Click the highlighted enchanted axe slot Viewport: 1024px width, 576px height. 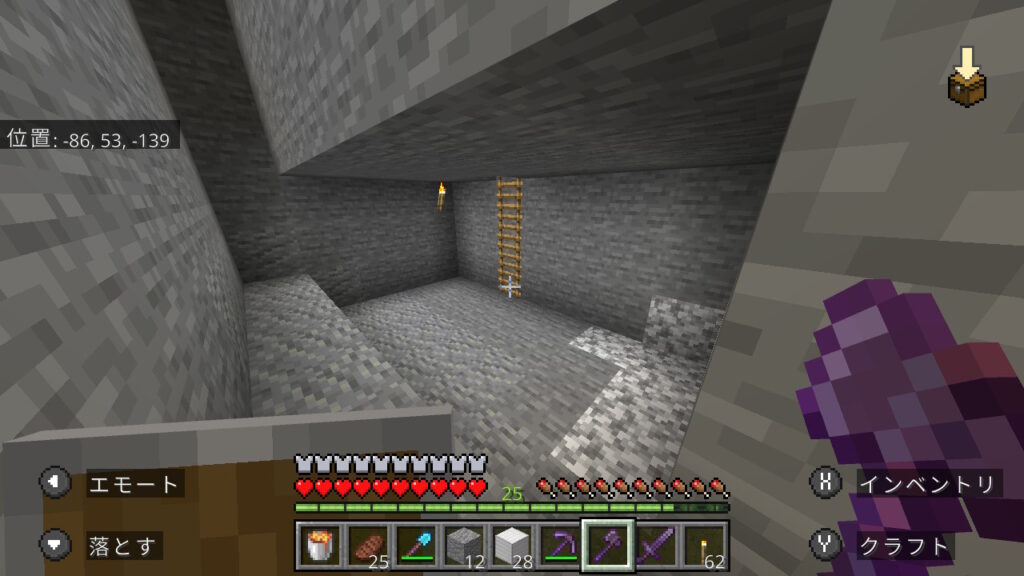[x=608, y=546]
